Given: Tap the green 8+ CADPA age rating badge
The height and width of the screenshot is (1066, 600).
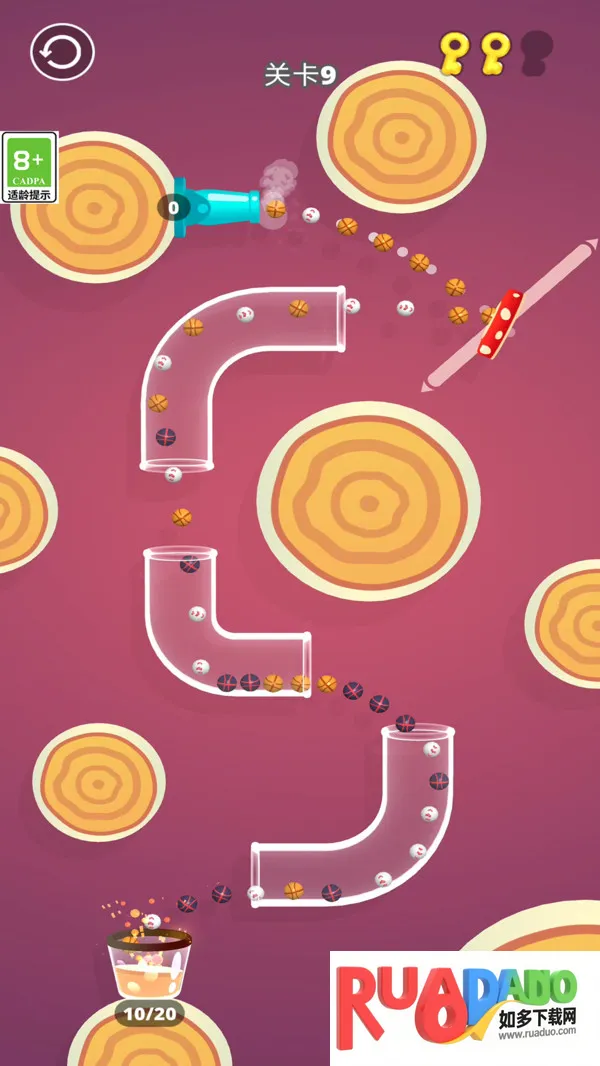Looking at the screenshot, I should point(30,167).
